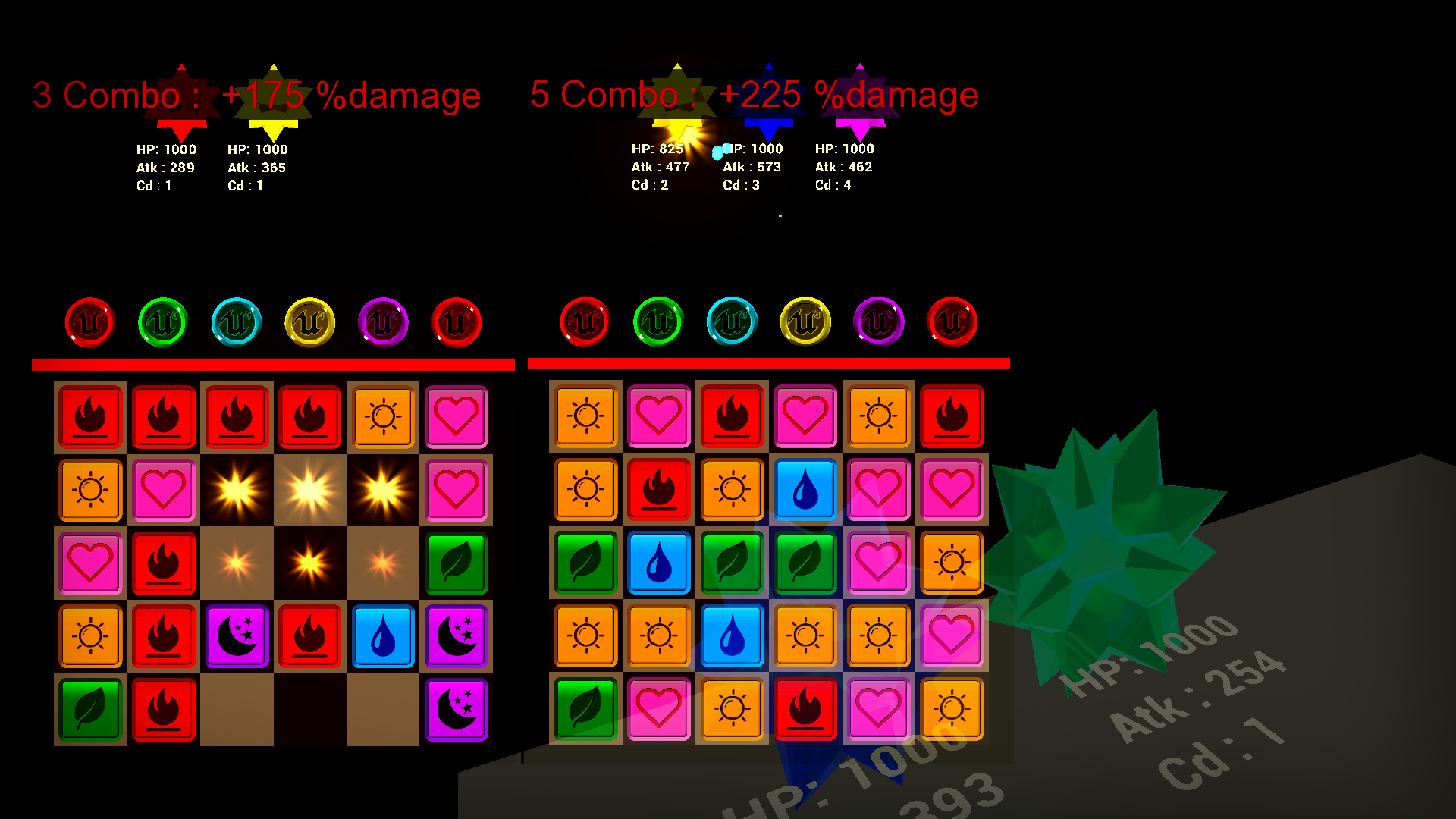This screenshot has height=819, width=1456.
Task: Select the left board moon tile between fire tiles
Action: [x=237, y=636]
